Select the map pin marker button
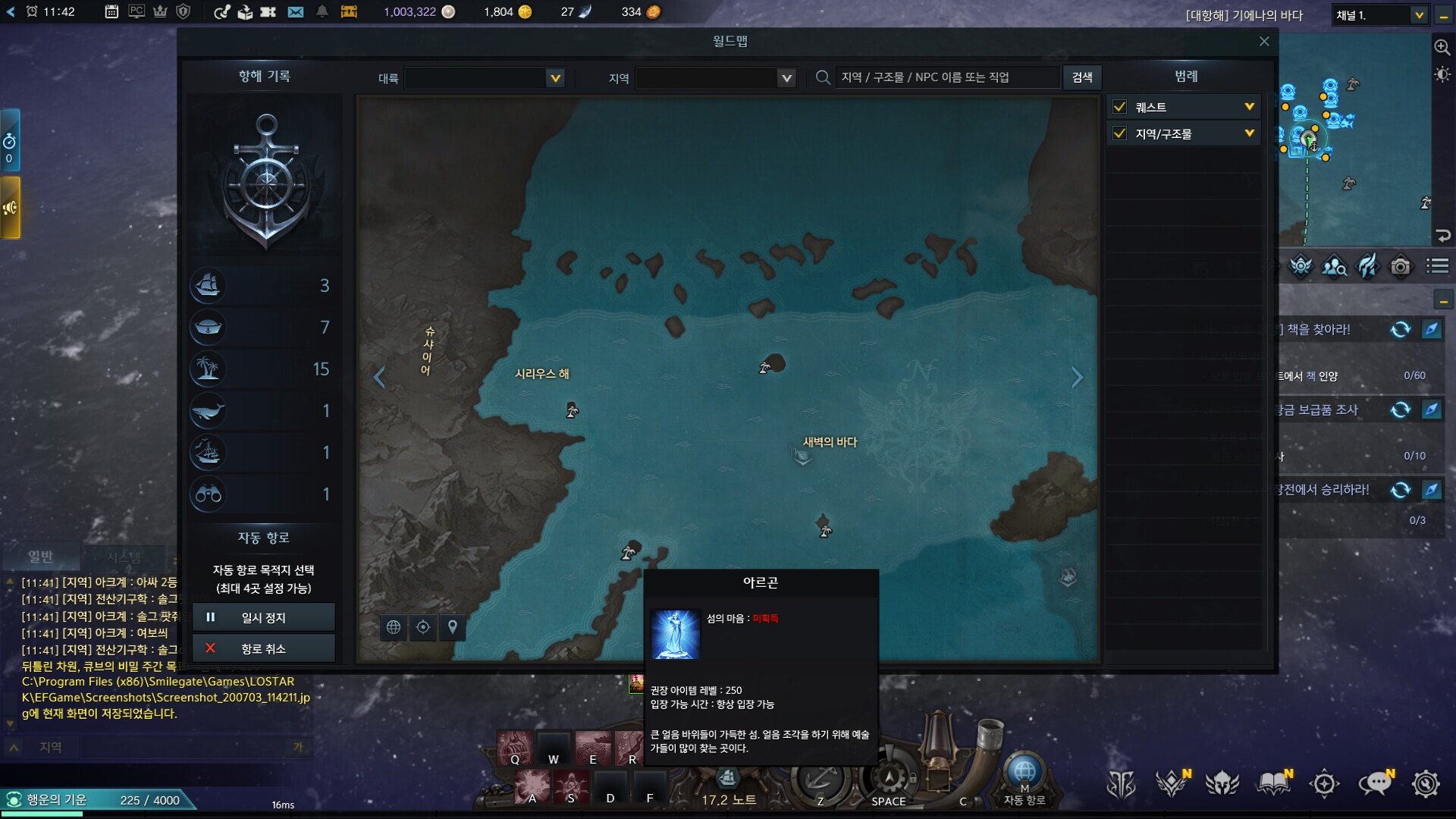The image size is (1456, 819). 453,627
